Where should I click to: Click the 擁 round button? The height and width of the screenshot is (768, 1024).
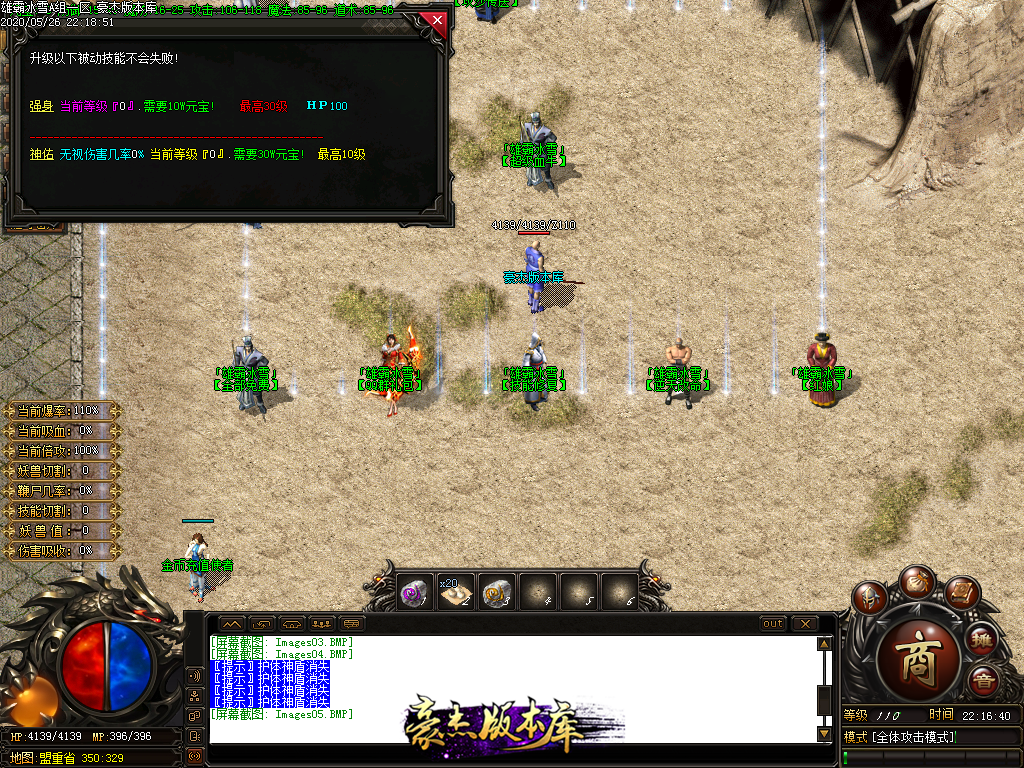click(982, 640)
